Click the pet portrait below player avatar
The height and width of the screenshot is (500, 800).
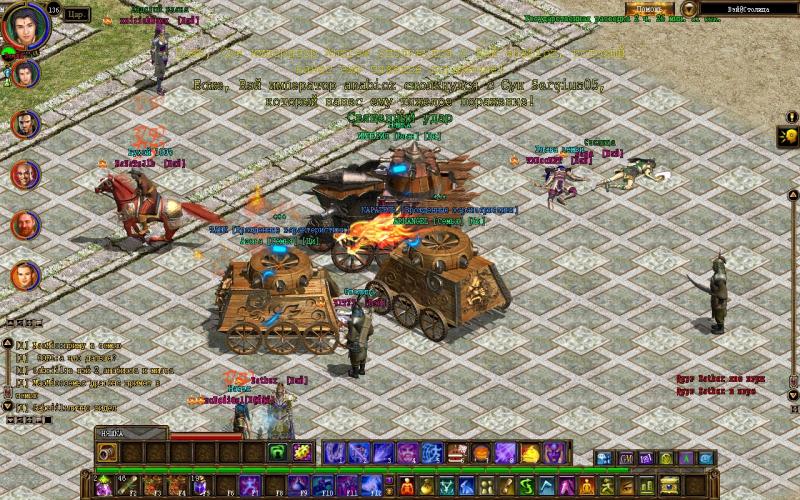click(x=27, y=72)
